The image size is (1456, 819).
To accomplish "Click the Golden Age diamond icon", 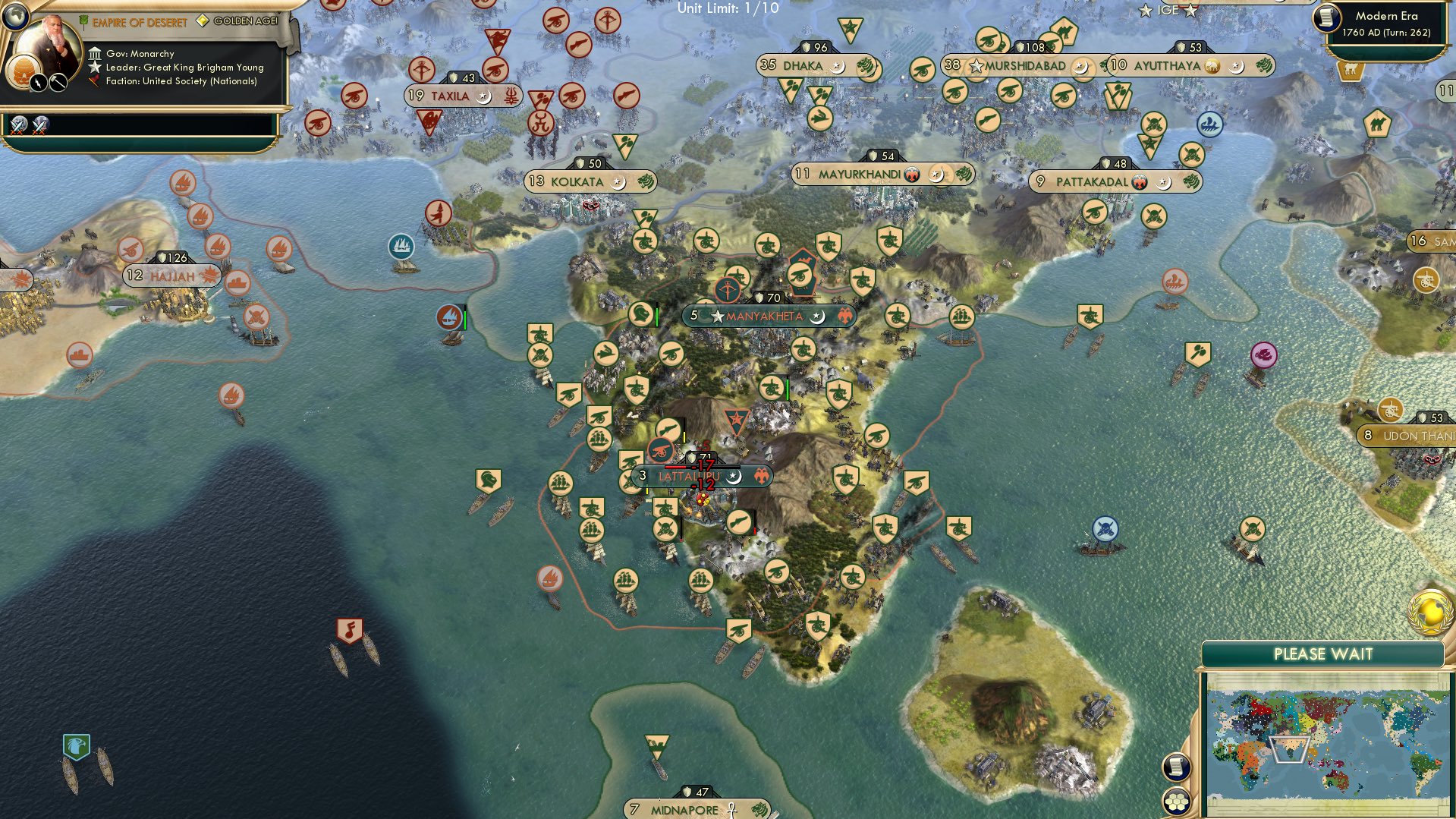I will point(202,21).
